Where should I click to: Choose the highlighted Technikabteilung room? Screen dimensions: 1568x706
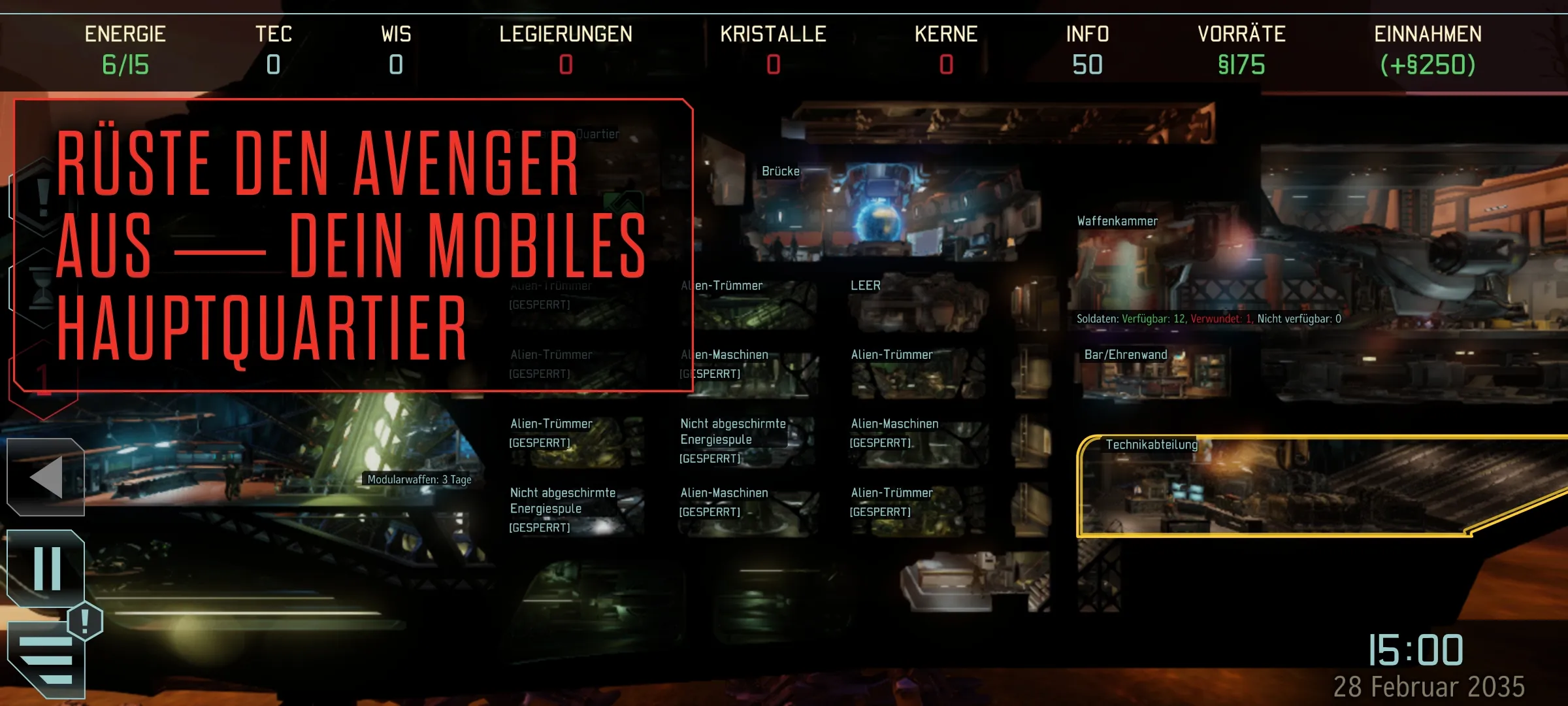point(1274,487)
